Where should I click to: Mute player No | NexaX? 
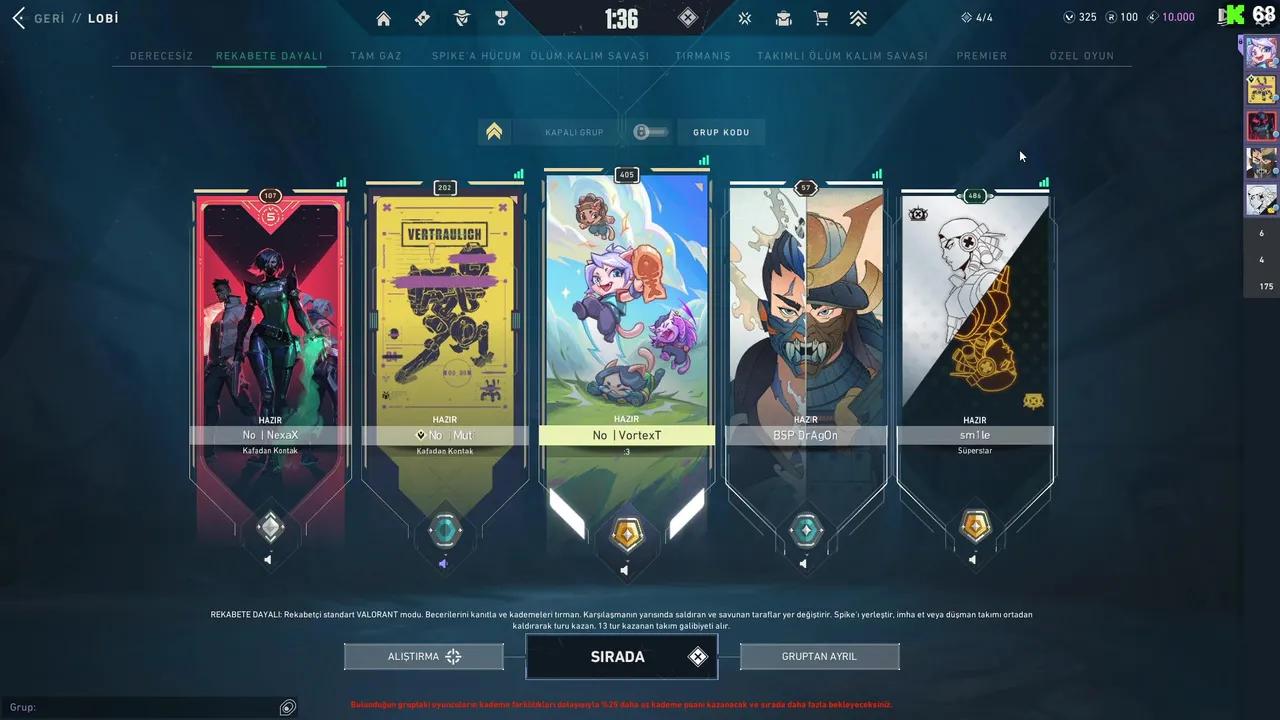pos(267,559)
